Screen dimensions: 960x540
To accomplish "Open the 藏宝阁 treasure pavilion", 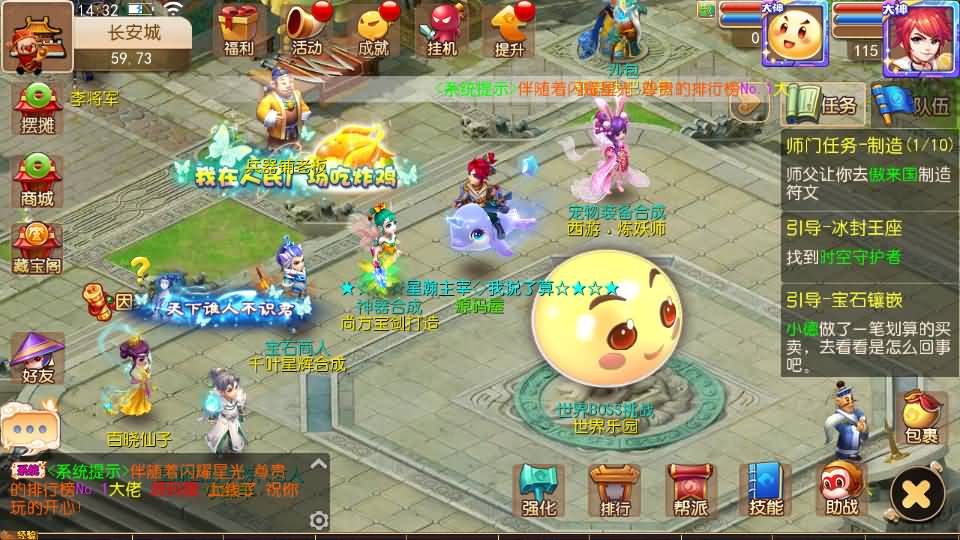I will pos(37,247).
